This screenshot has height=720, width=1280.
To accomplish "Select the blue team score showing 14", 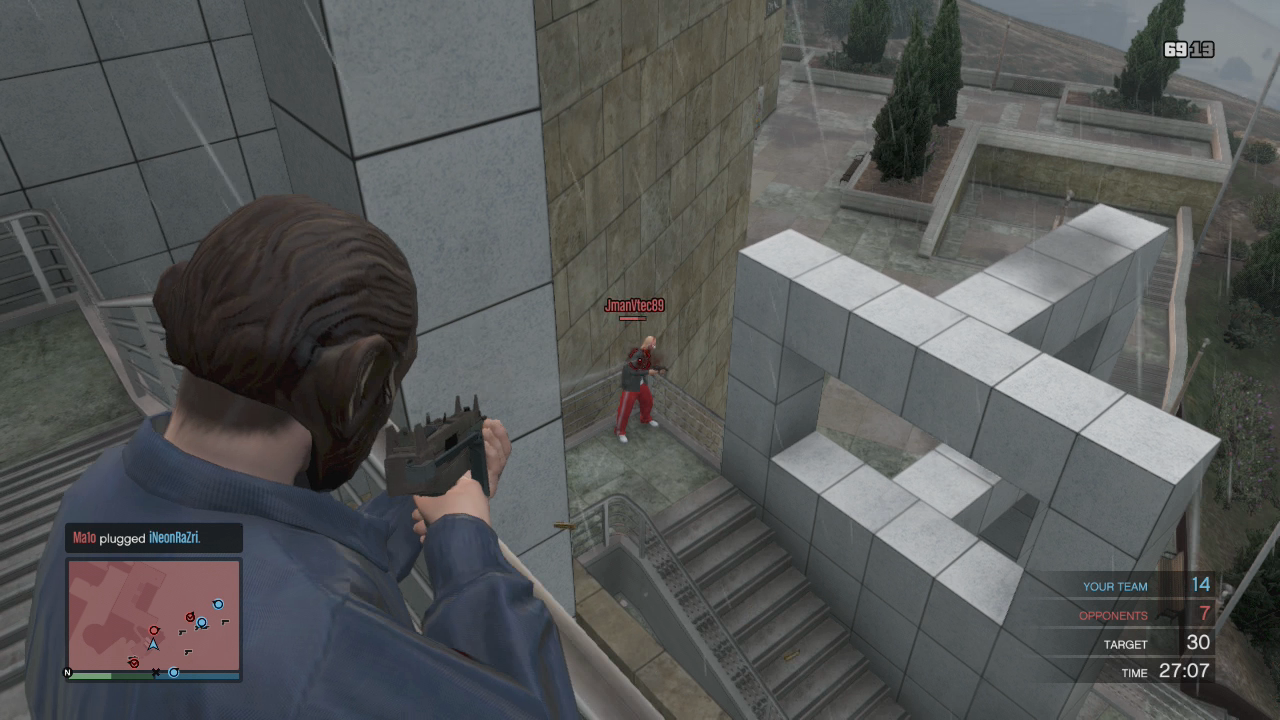I will point(1200,585).
